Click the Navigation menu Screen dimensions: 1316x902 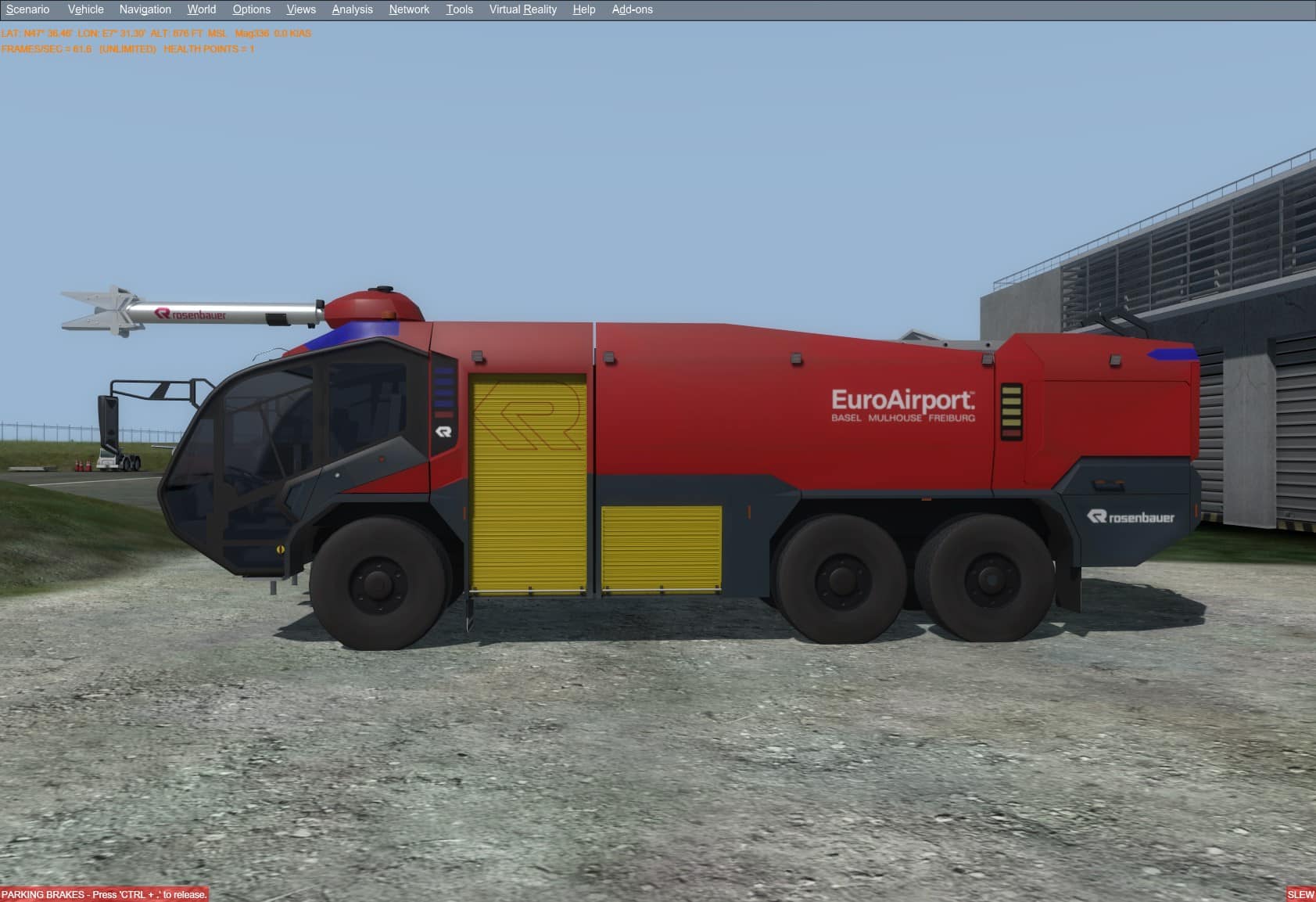[145, 9]
